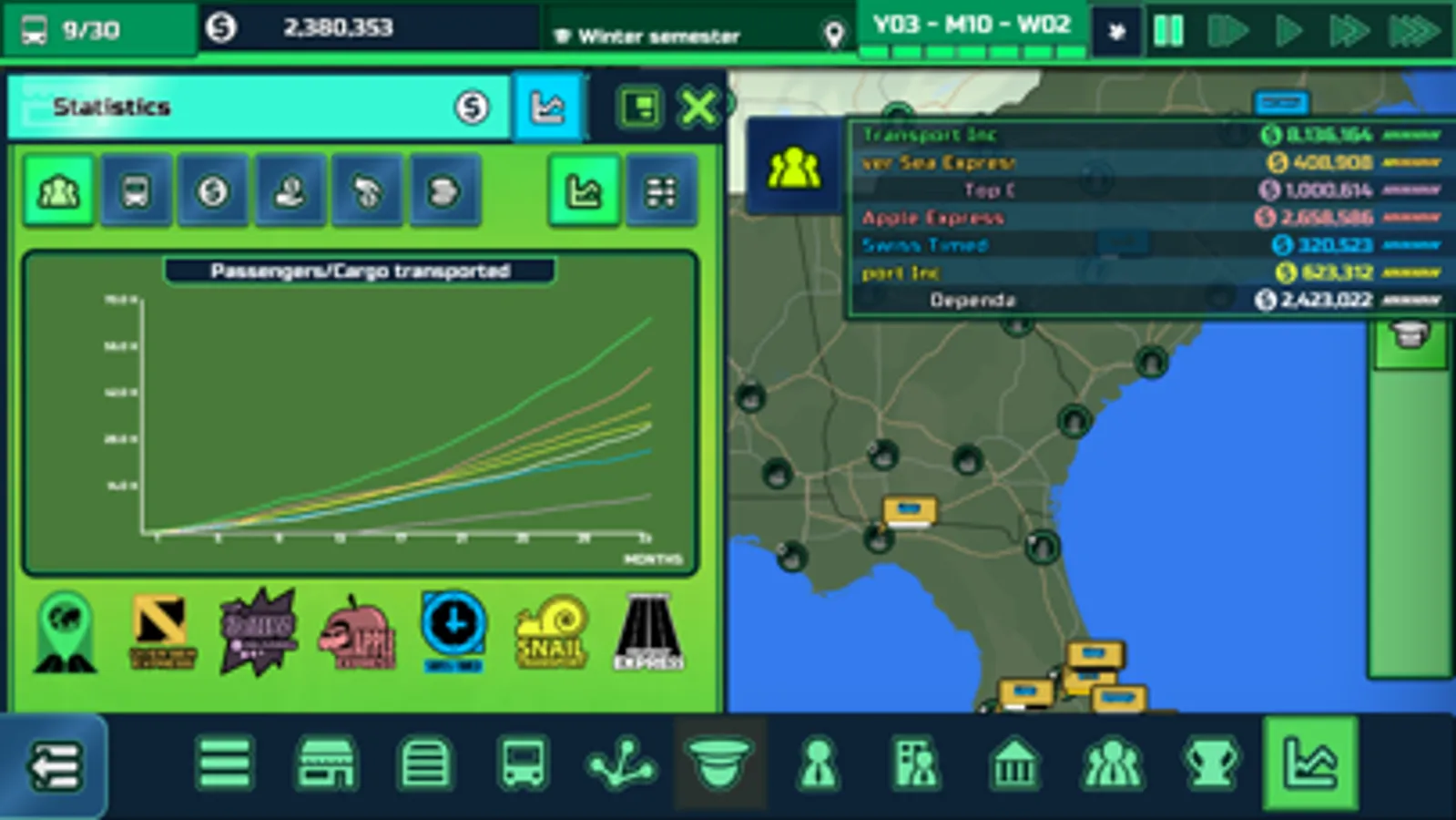Switch to the money statistics tab
This screenshot has height=820, width=1456.
[x=212, y=191]
